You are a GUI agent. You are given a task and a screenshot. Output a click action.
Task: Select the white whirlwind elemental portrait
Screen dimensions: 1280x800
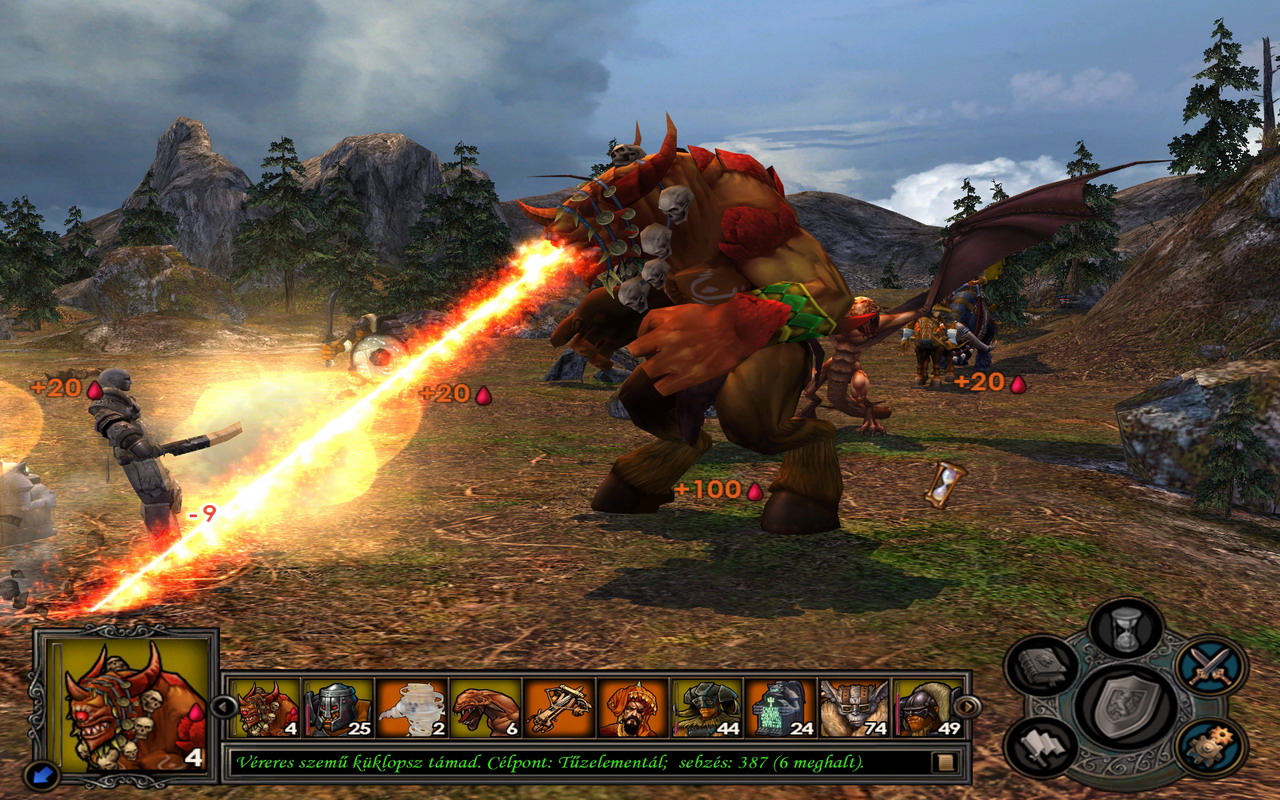point(413,708)
